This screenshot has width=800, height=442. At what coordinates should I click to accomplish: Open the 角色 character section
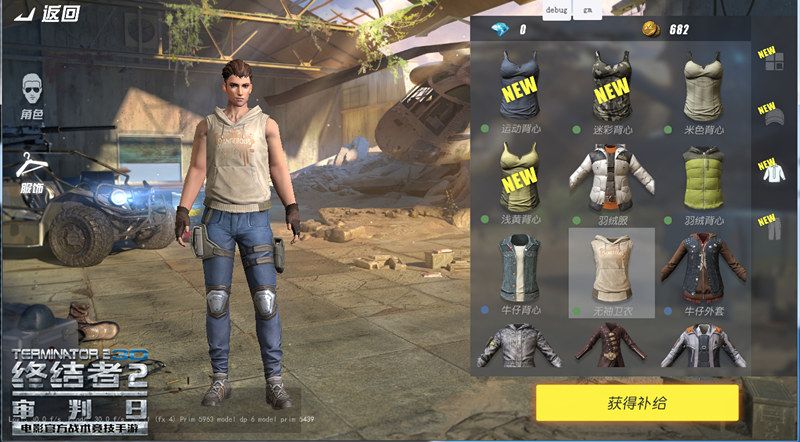33,98
